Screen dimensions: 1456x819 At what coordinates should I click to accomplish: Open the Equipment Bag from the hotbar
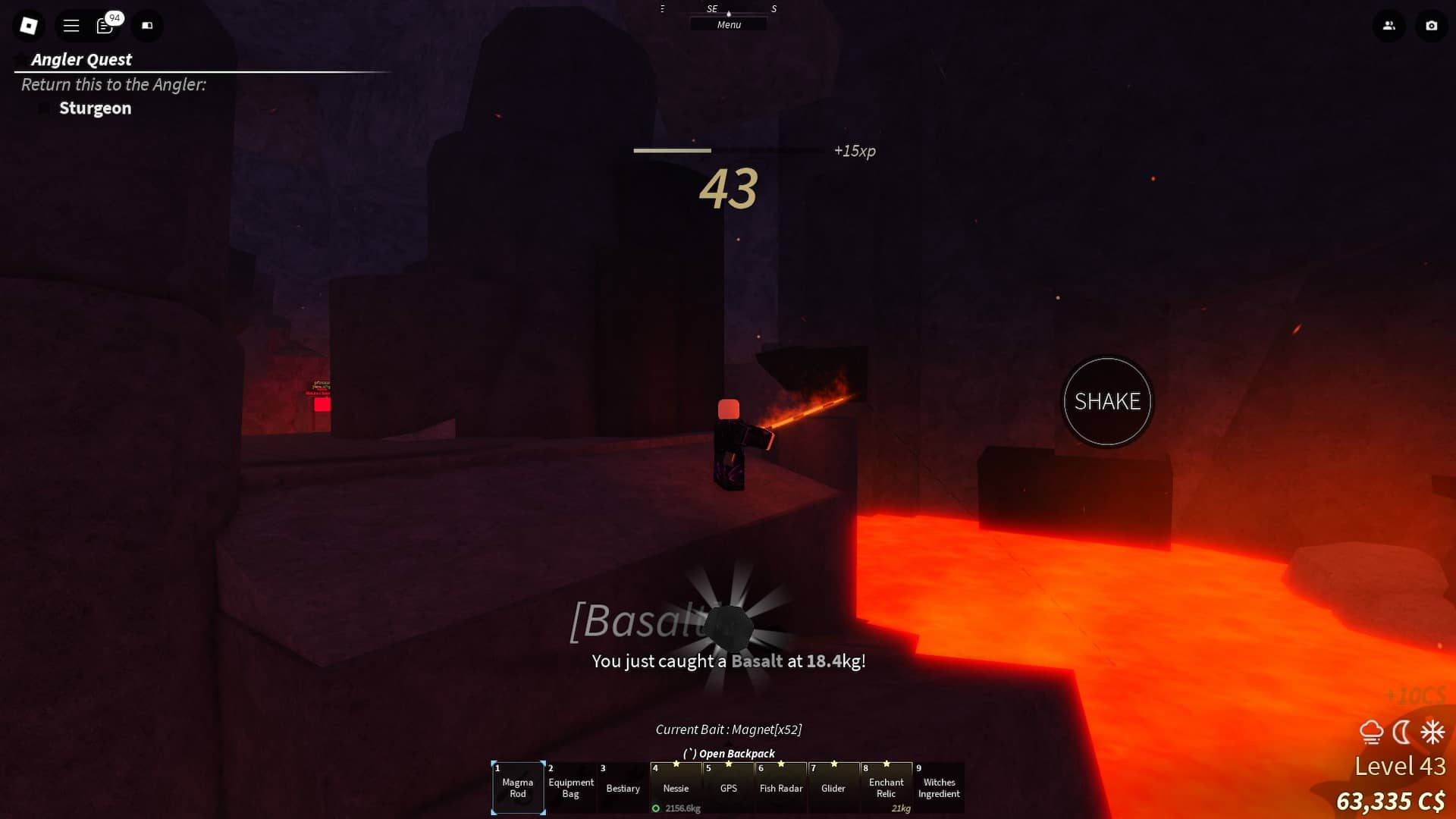(x=570, y=789)
